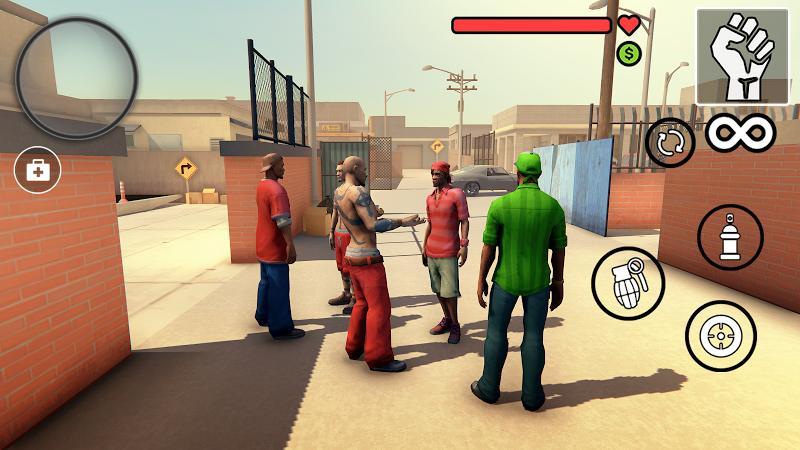Use the medkit first-aid button
This screenshot has width=800, height=450.
coord(38,170)
